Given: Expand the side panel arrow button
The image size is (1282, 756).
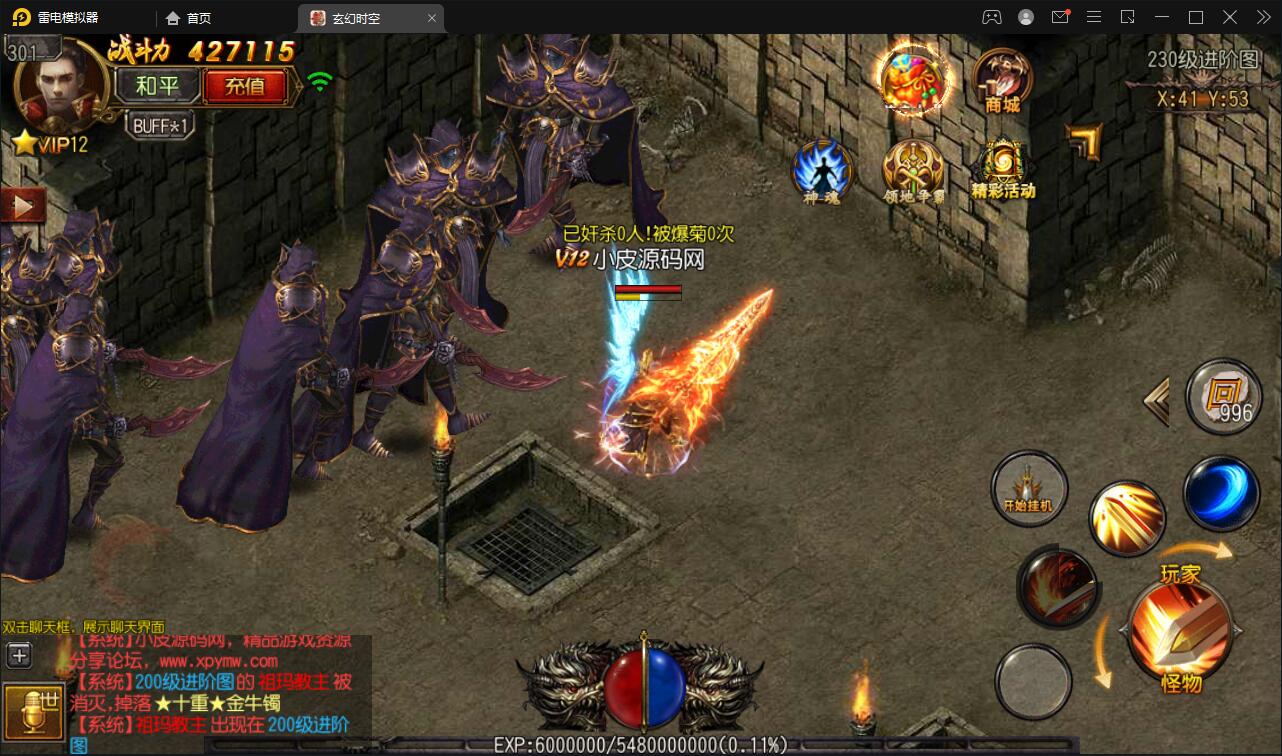Looking at the screenshot, I should tap(24, 206).
